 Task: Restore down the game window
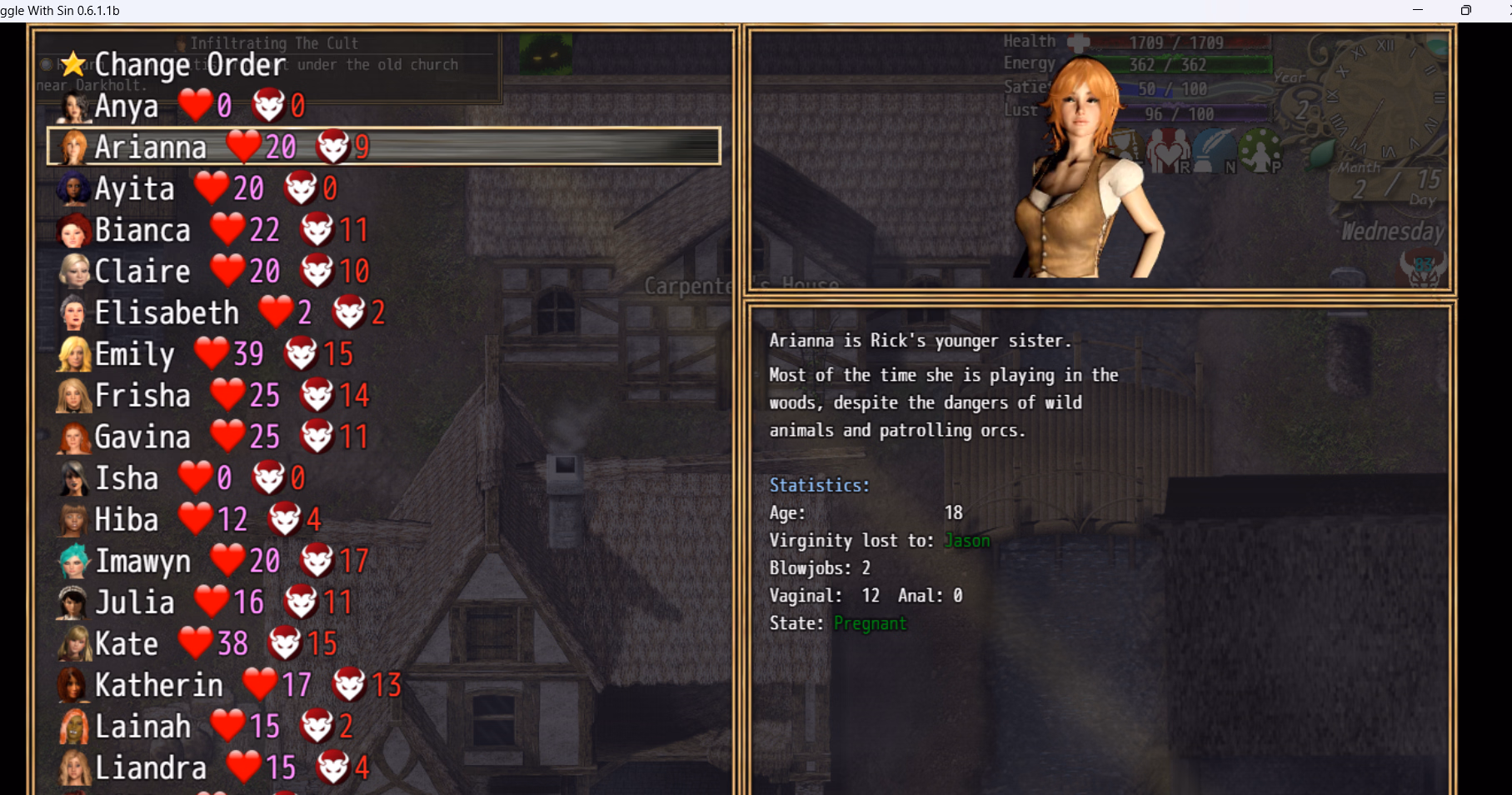1465,10
